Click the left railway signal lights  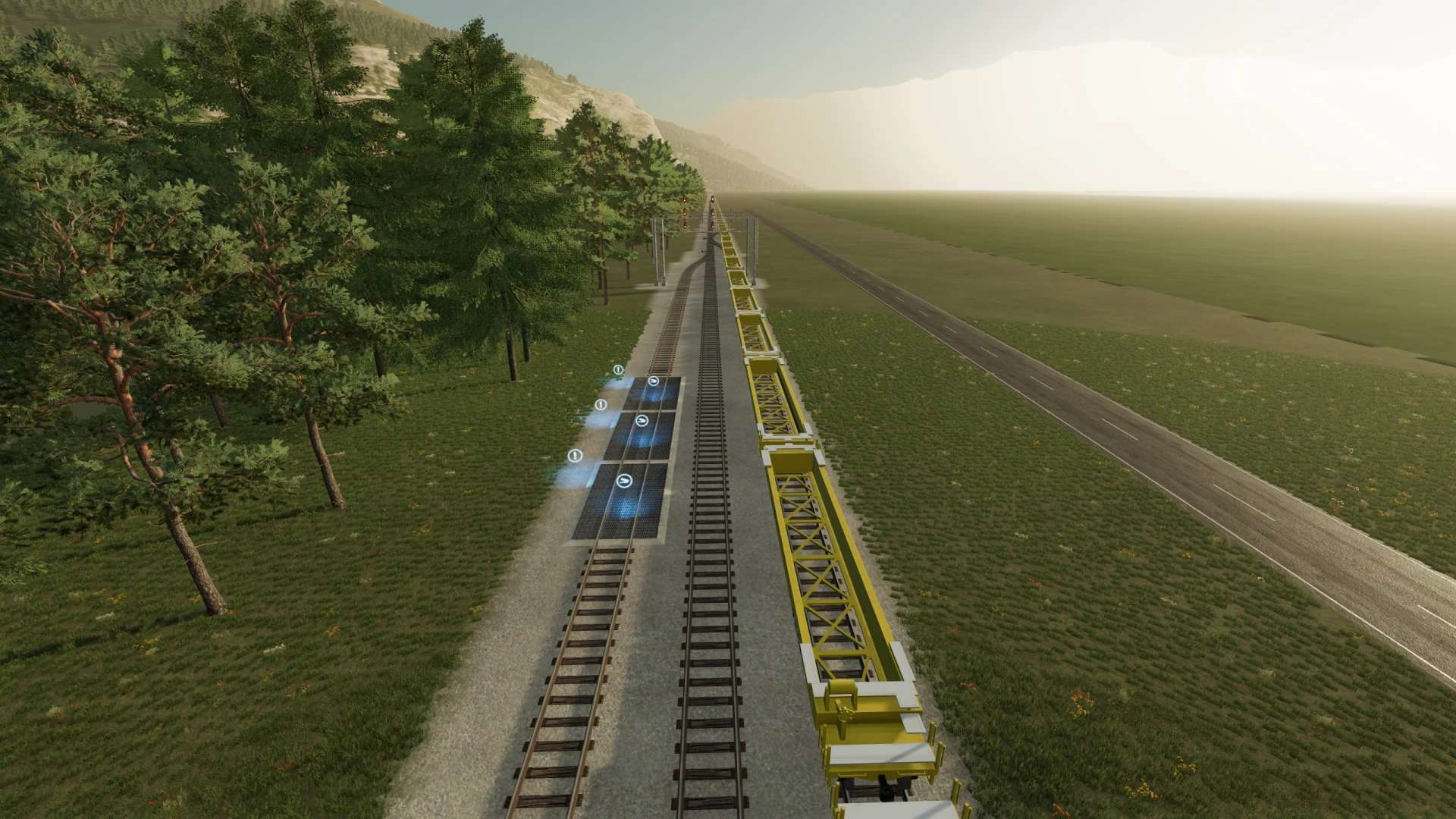685,214
